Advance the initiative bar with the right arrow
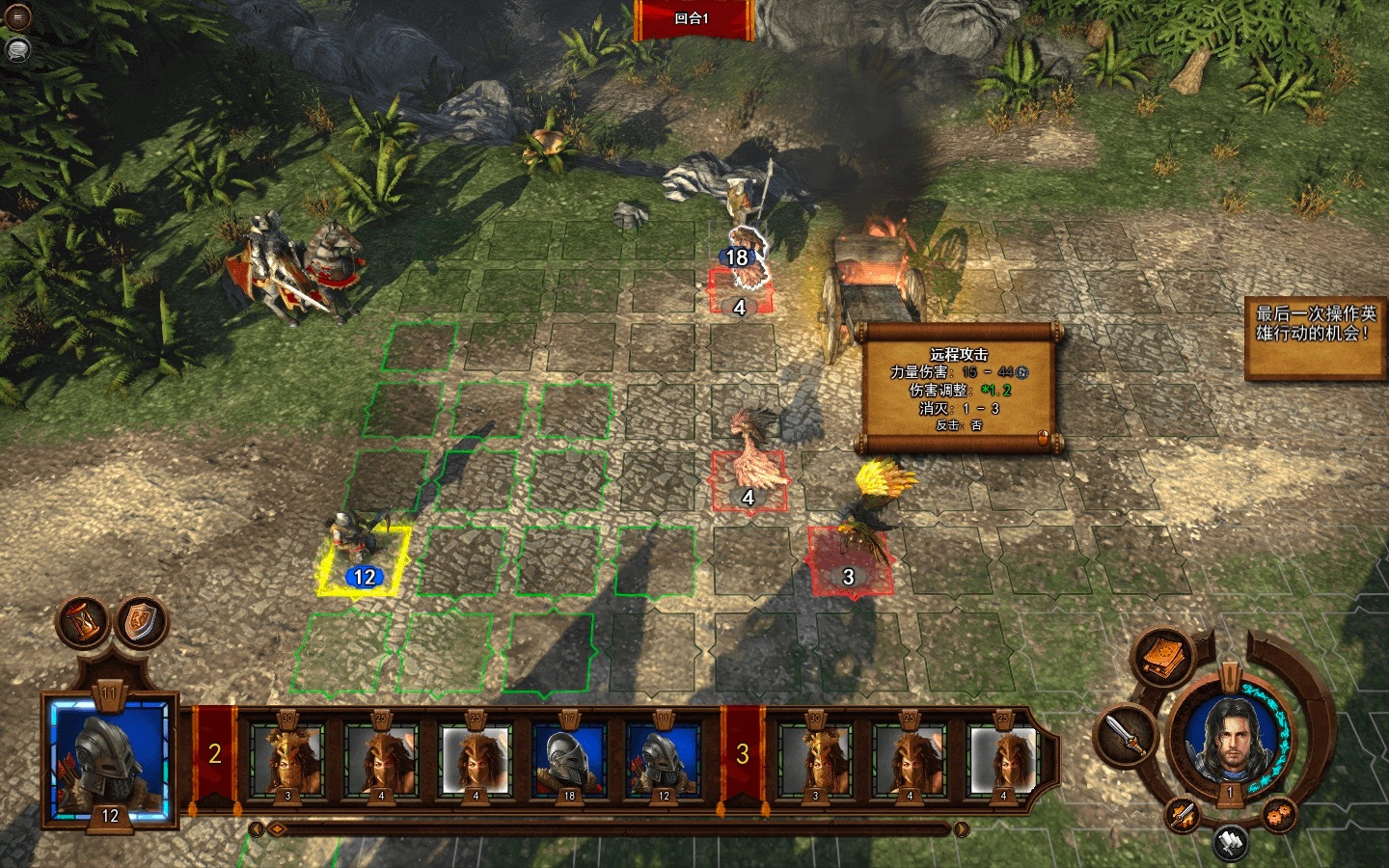This screenshot has width=1389, height=868. (961, 829)
